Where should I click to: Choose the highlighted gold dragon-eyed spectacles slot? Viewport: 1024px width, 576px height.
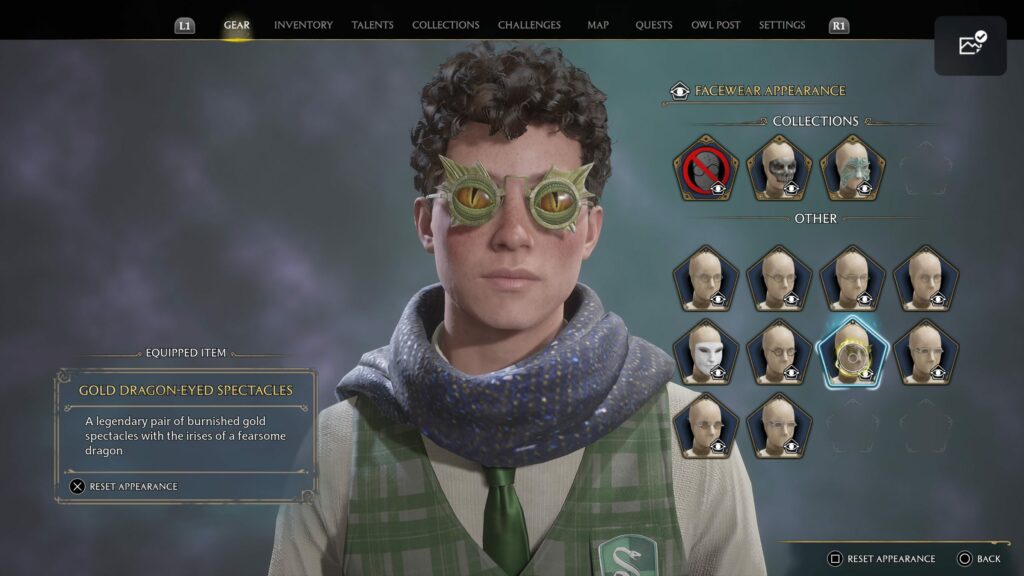tap(852, 352)
